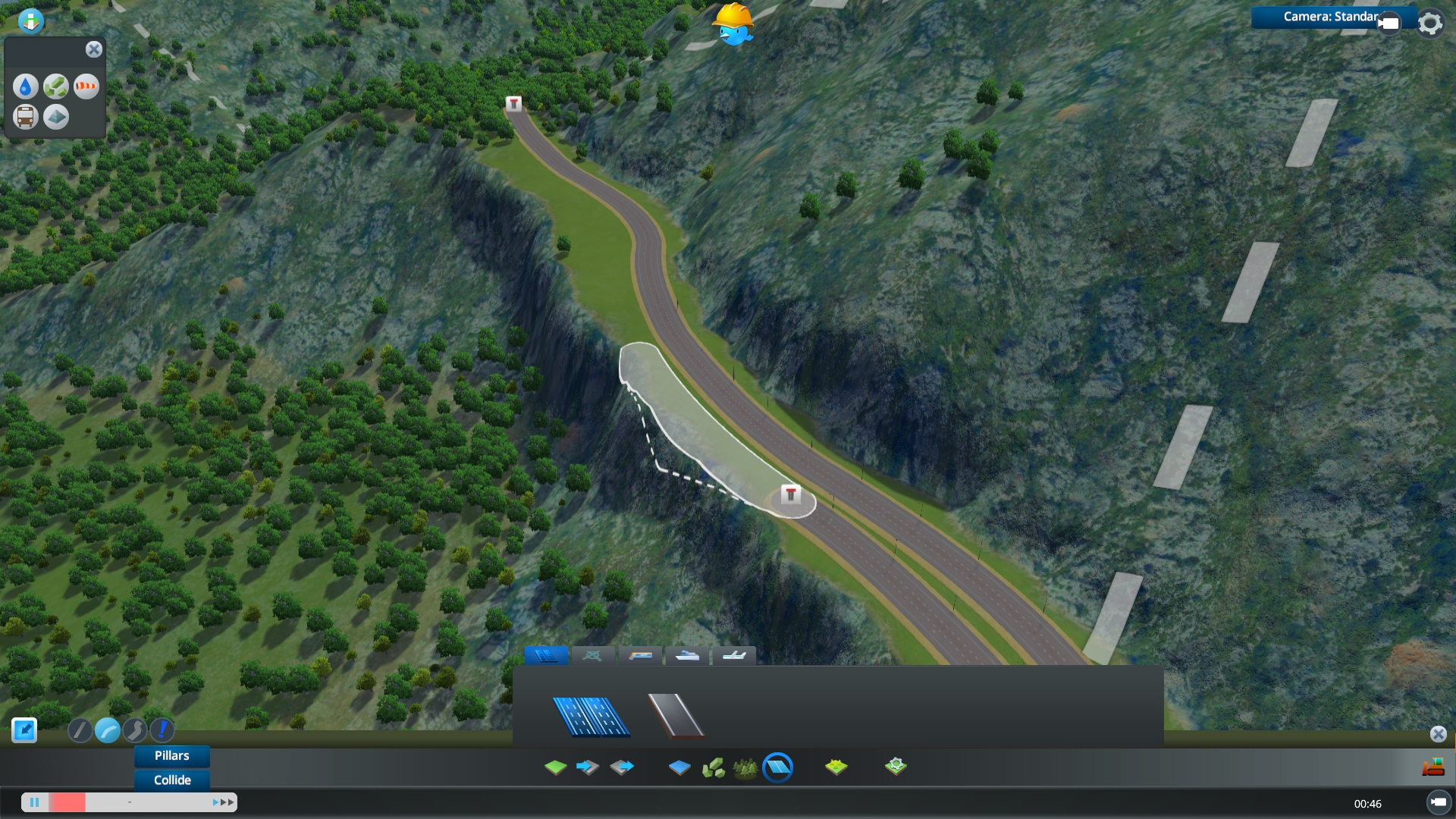The height and width of the screenshot is (819, 1456).
Task: Select the six-lane highway thumbnail
Action: point(591,716)
